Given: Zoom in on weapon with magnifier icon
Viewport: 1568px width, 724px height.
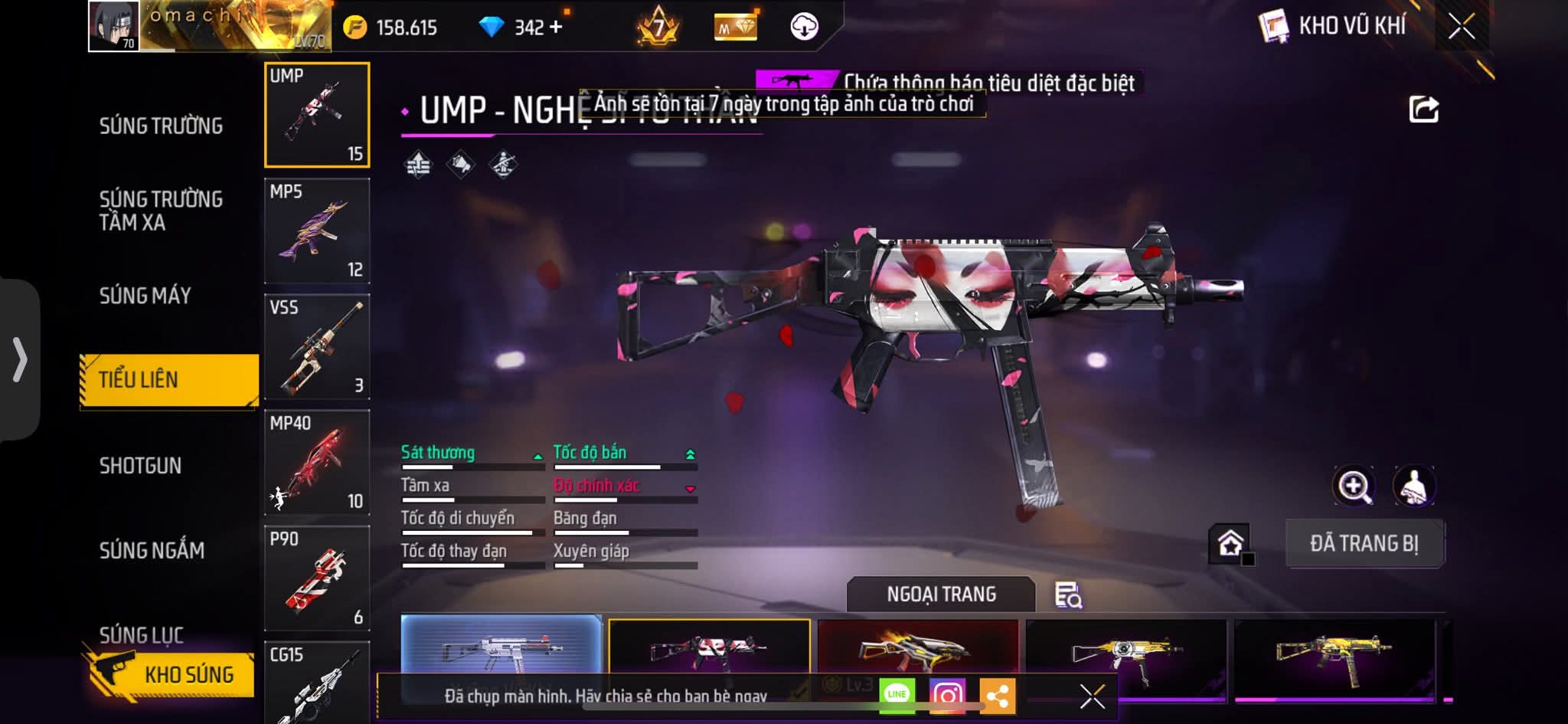Looking at the screenshot, I should pyautogui.click(x=1354, y=486).
